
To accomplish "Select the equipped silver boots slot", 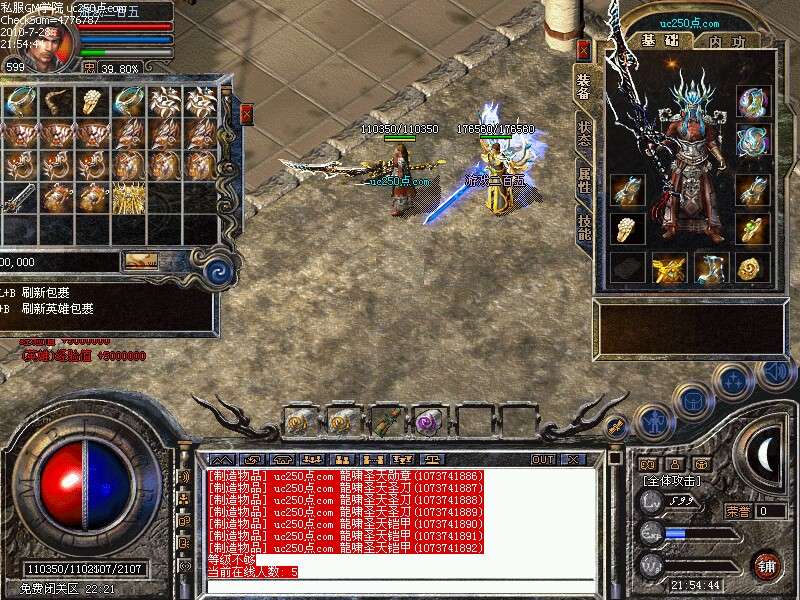I will [x=711, y=268].
